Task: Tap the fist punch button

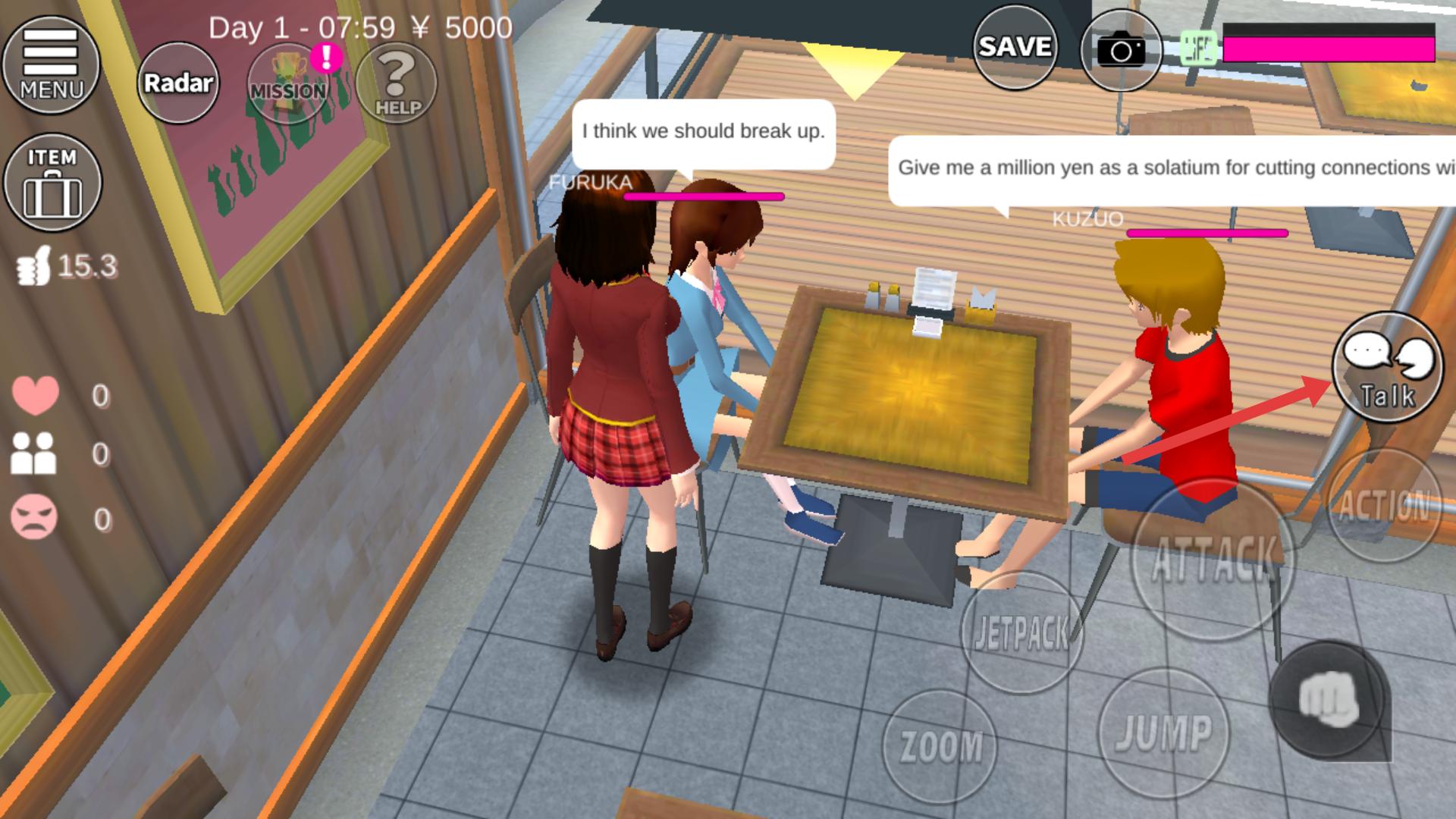Action: coord(1327,699)
